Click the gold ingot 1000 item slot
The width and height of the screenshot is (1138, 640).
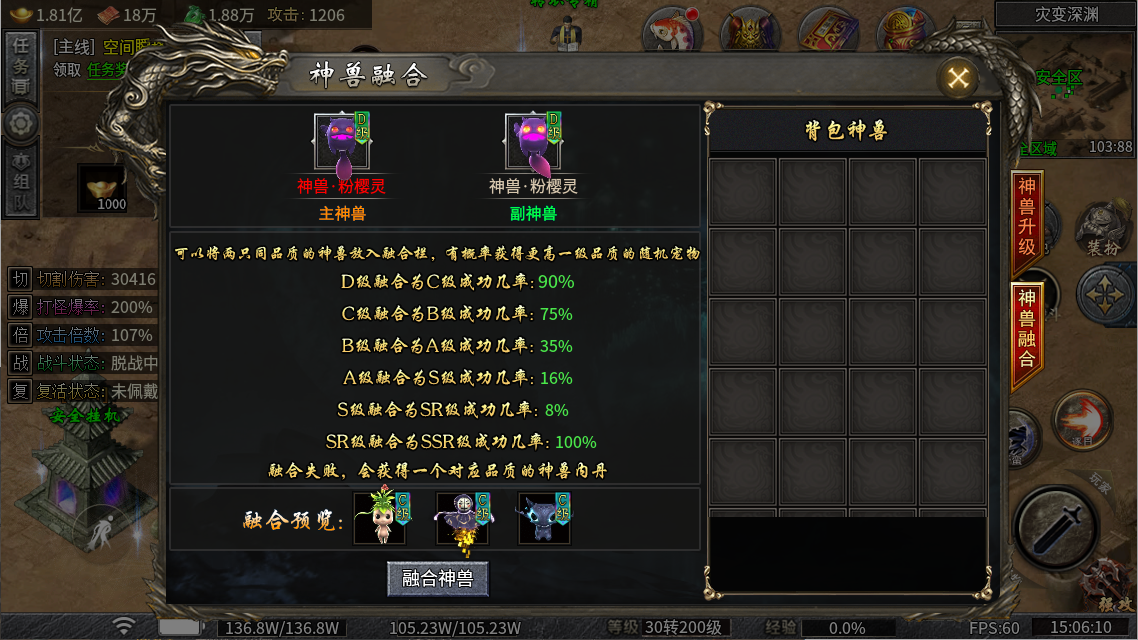[x=104, y=188]
